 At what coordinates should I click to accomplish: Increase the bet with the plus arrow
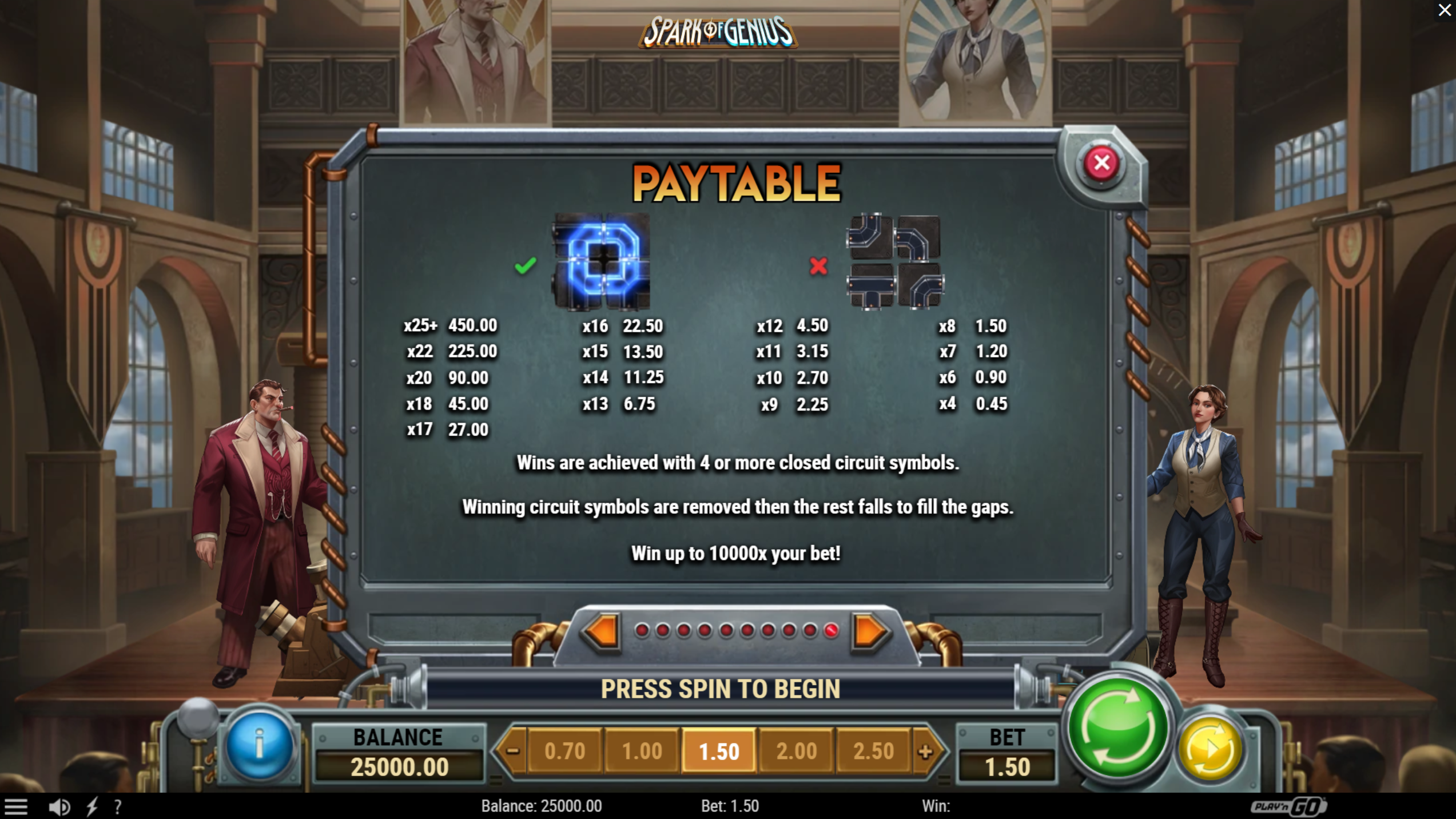(x=925, y=751)
